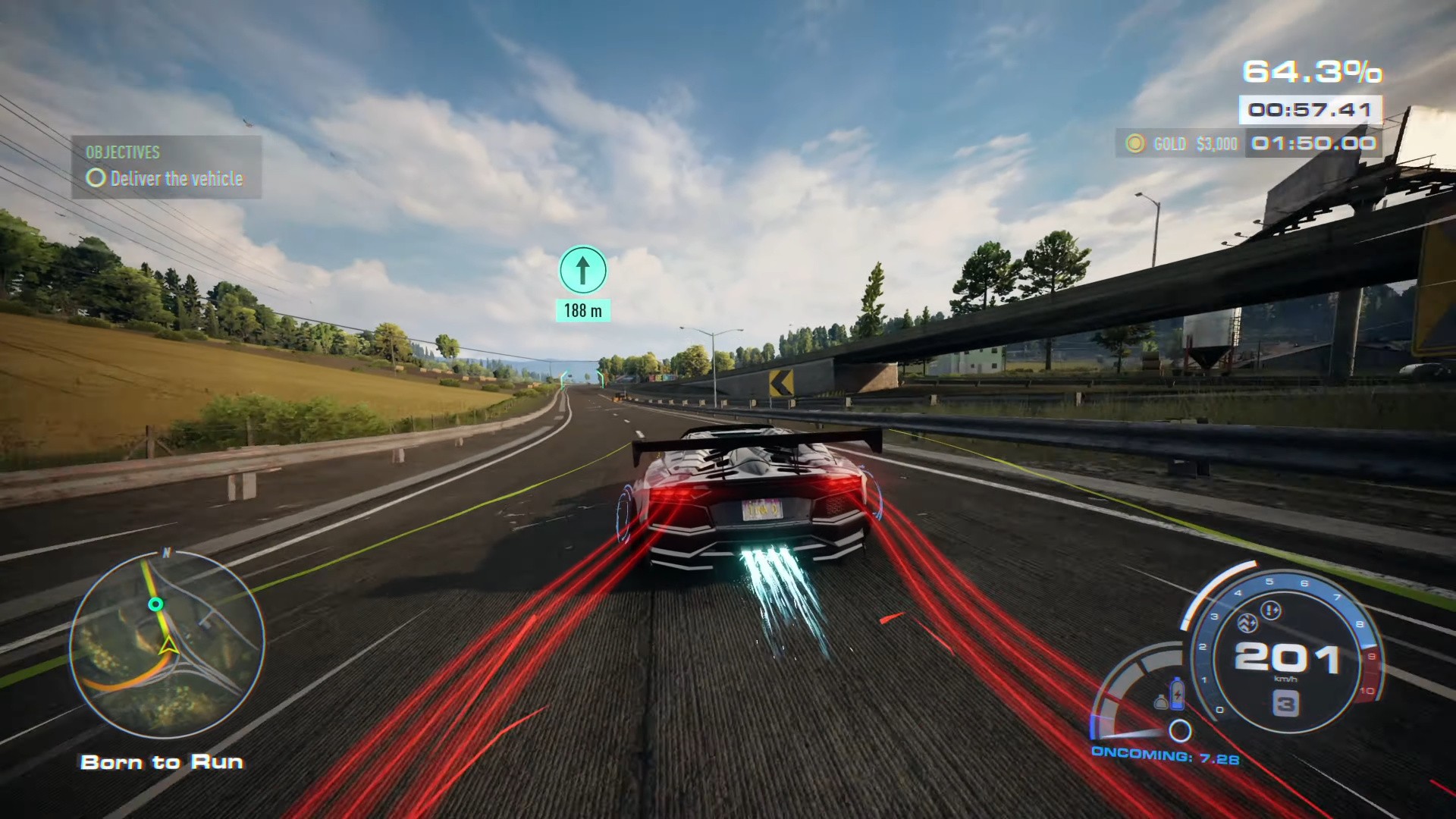Click the yellow player arrow on minimap
This screenshot has width=1456, height=819.
(x=168, y=646)
